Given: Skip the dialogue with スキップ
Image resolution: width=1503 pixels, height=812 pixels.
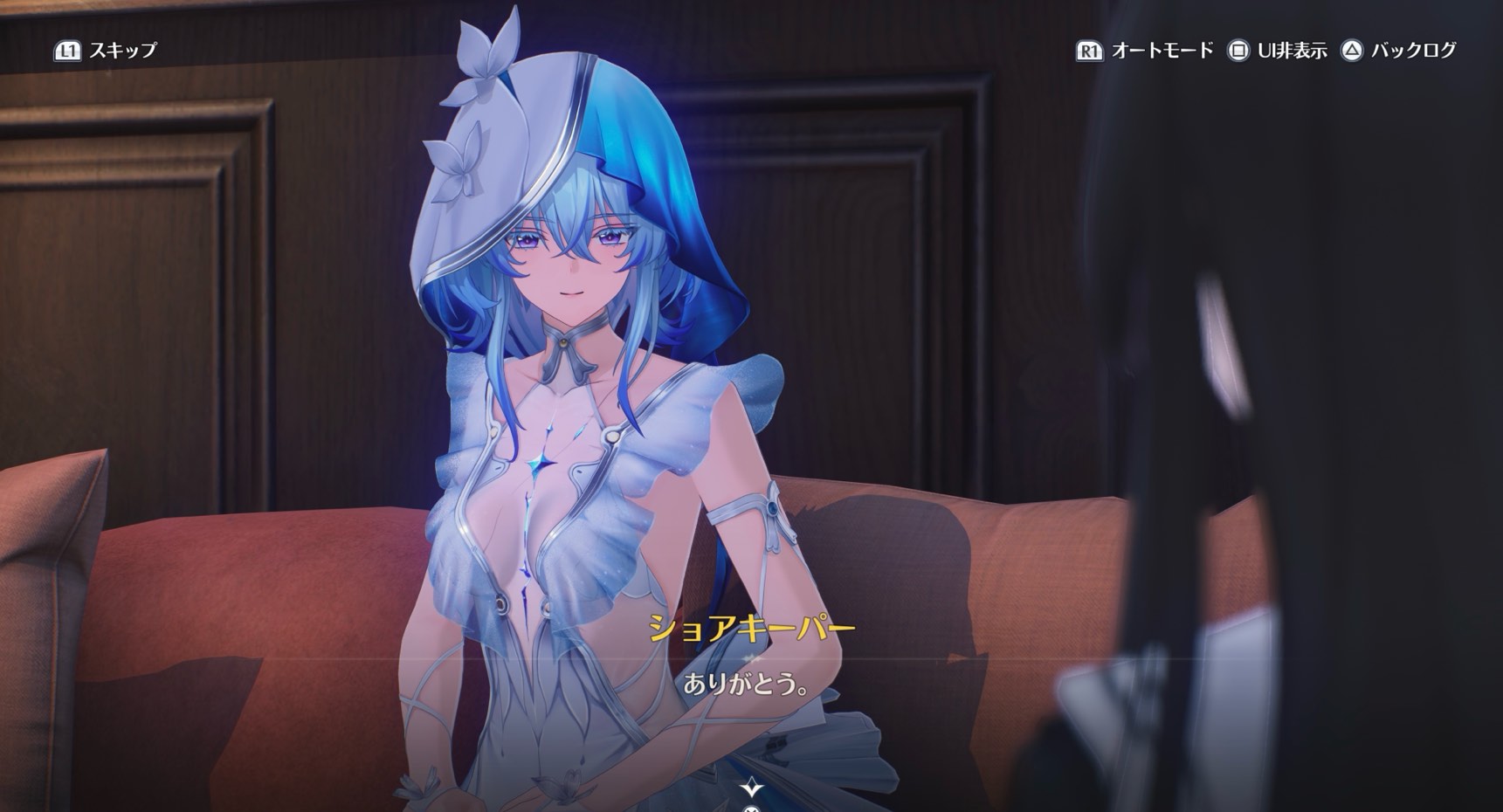Looking at the screenshot, I should point(106,51).
